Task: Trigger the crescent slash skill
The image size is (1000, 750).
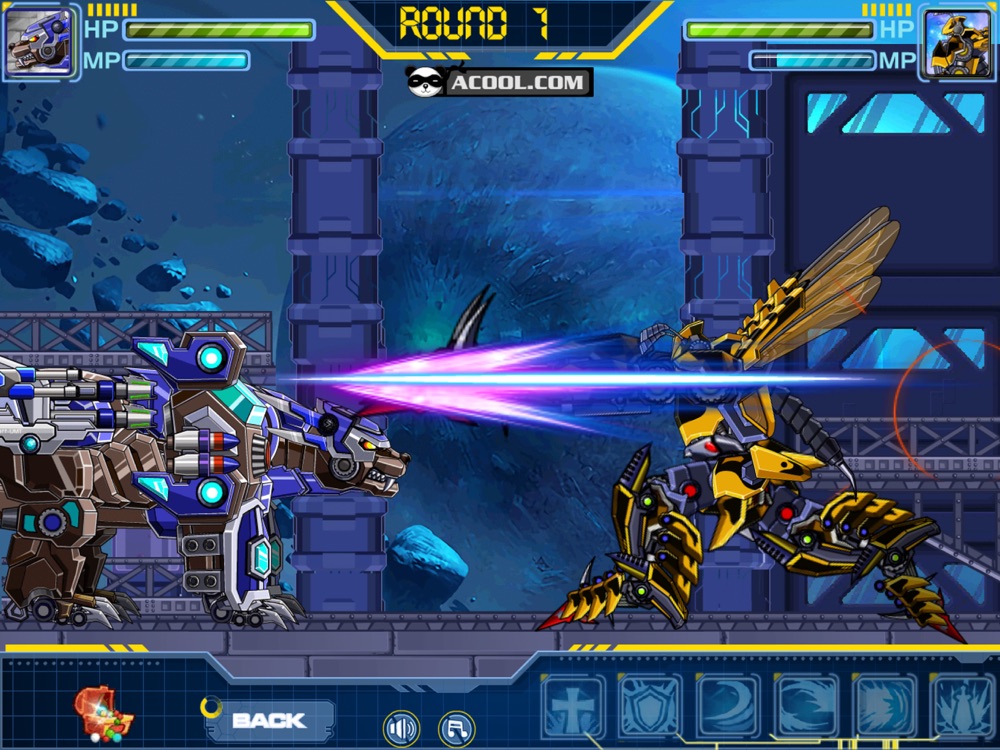Action: tap(728, 706)
